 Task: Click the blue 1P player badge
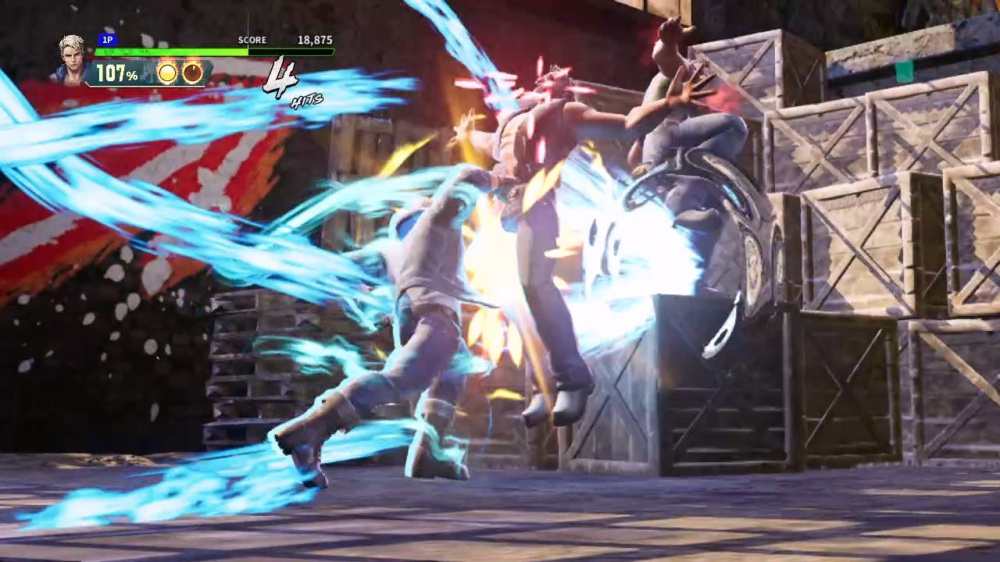[x=107, y=40]
